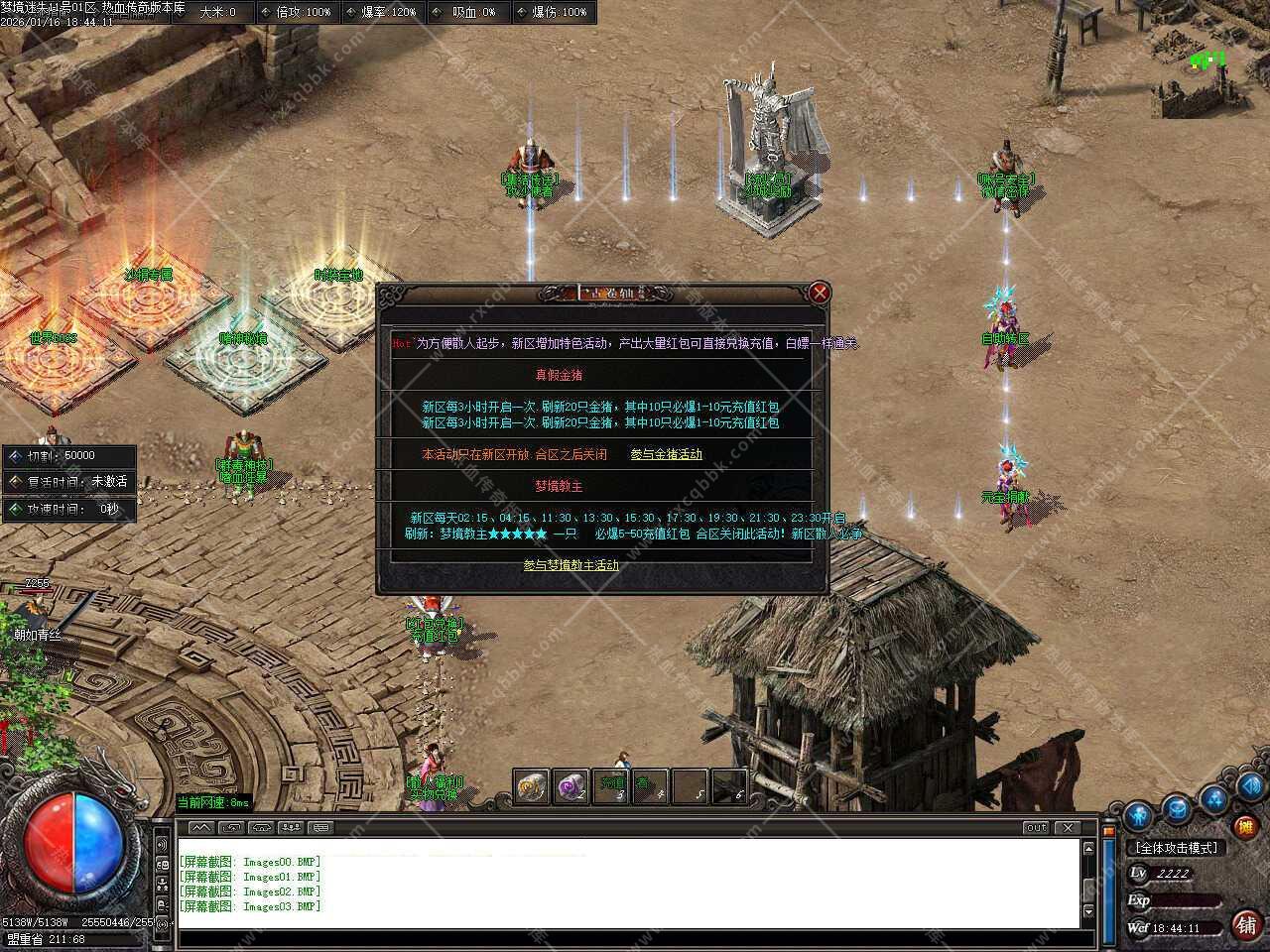This screenshot has width=1270, height=952.
Task: Open the orange 摊 stall button
Action: (1244, 825)
